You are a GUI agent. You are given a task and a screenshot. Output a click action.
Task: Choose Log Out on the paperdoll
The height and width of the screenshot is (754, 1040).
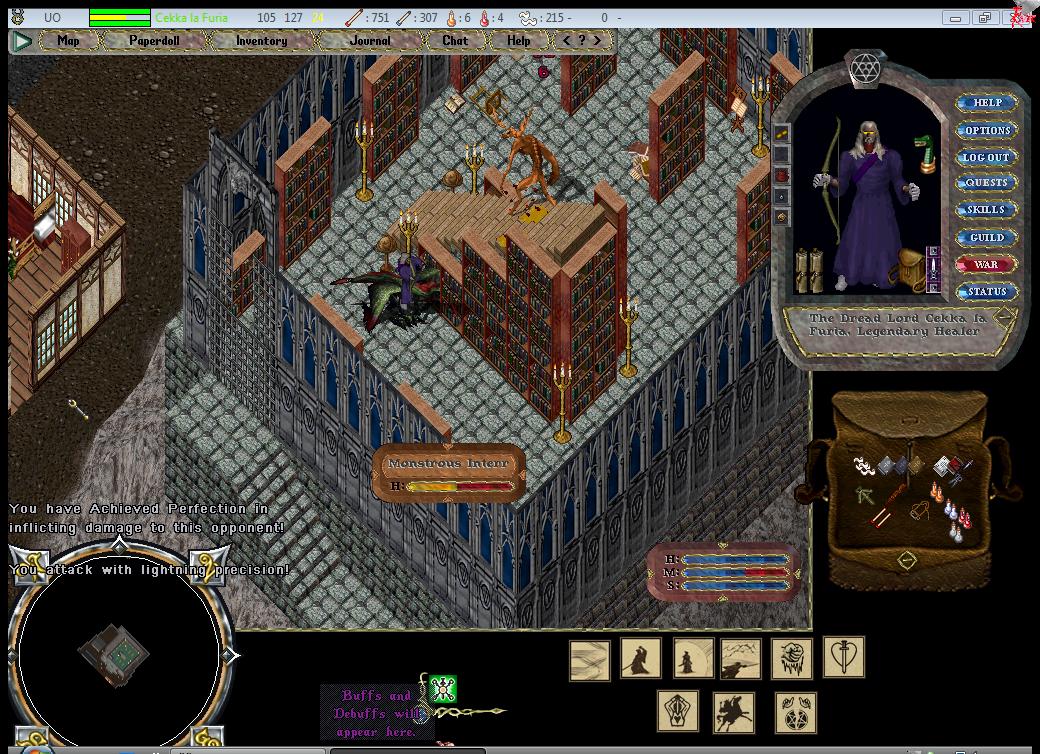(x=986, y=157)
